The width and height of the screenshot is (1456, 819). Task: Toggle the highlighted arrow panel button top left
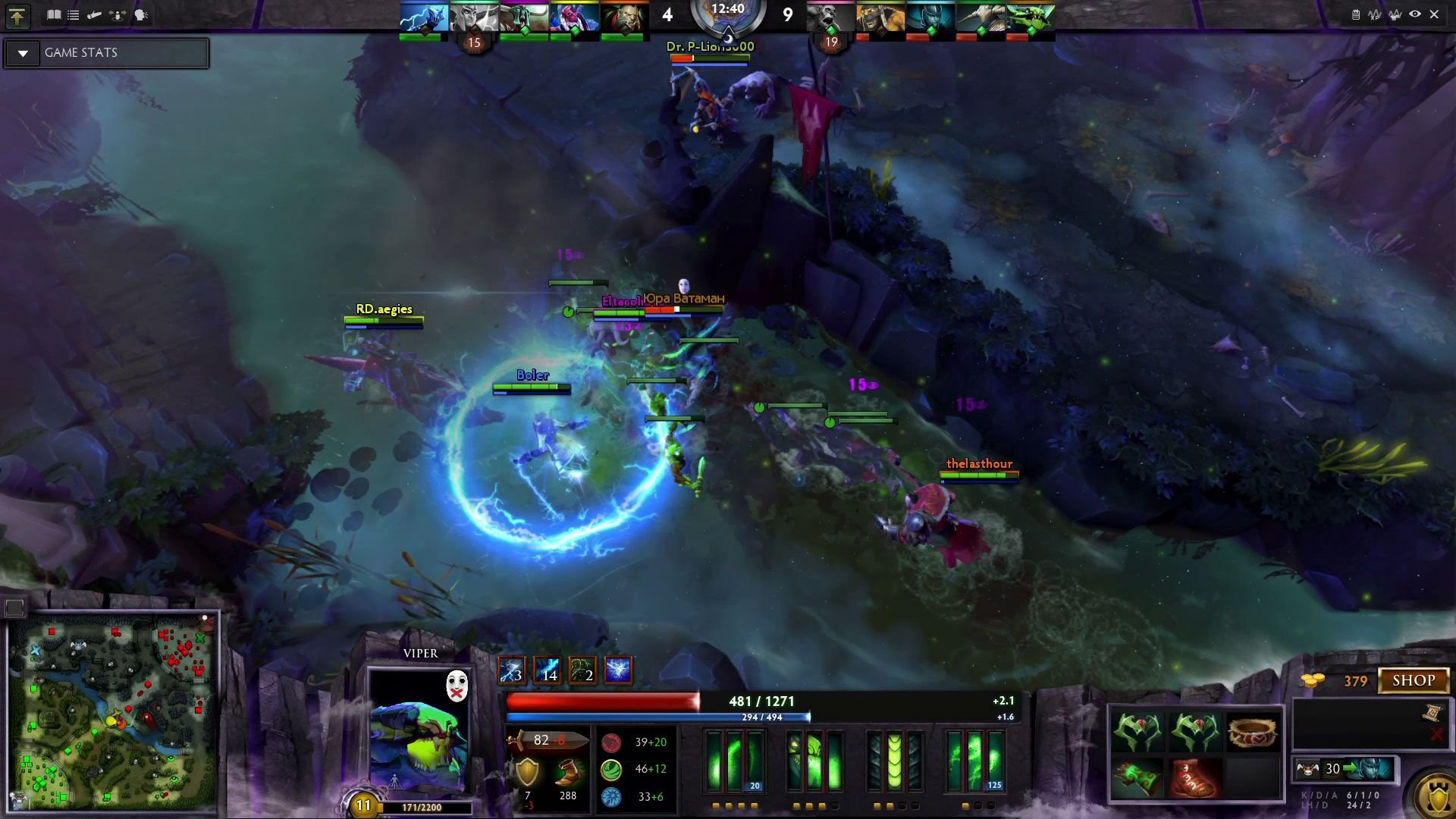[x=17, y=14]
